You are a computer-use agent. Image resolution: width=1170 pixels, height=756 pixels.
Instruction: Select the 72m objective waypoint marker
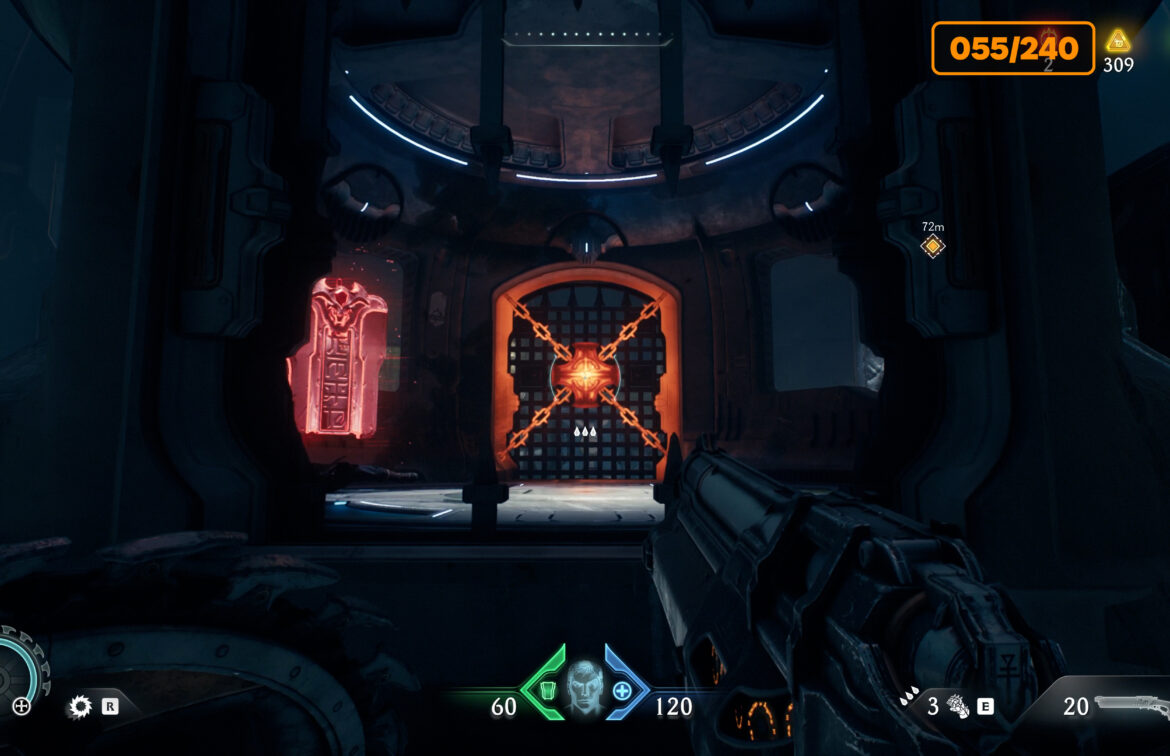point(933,246)
